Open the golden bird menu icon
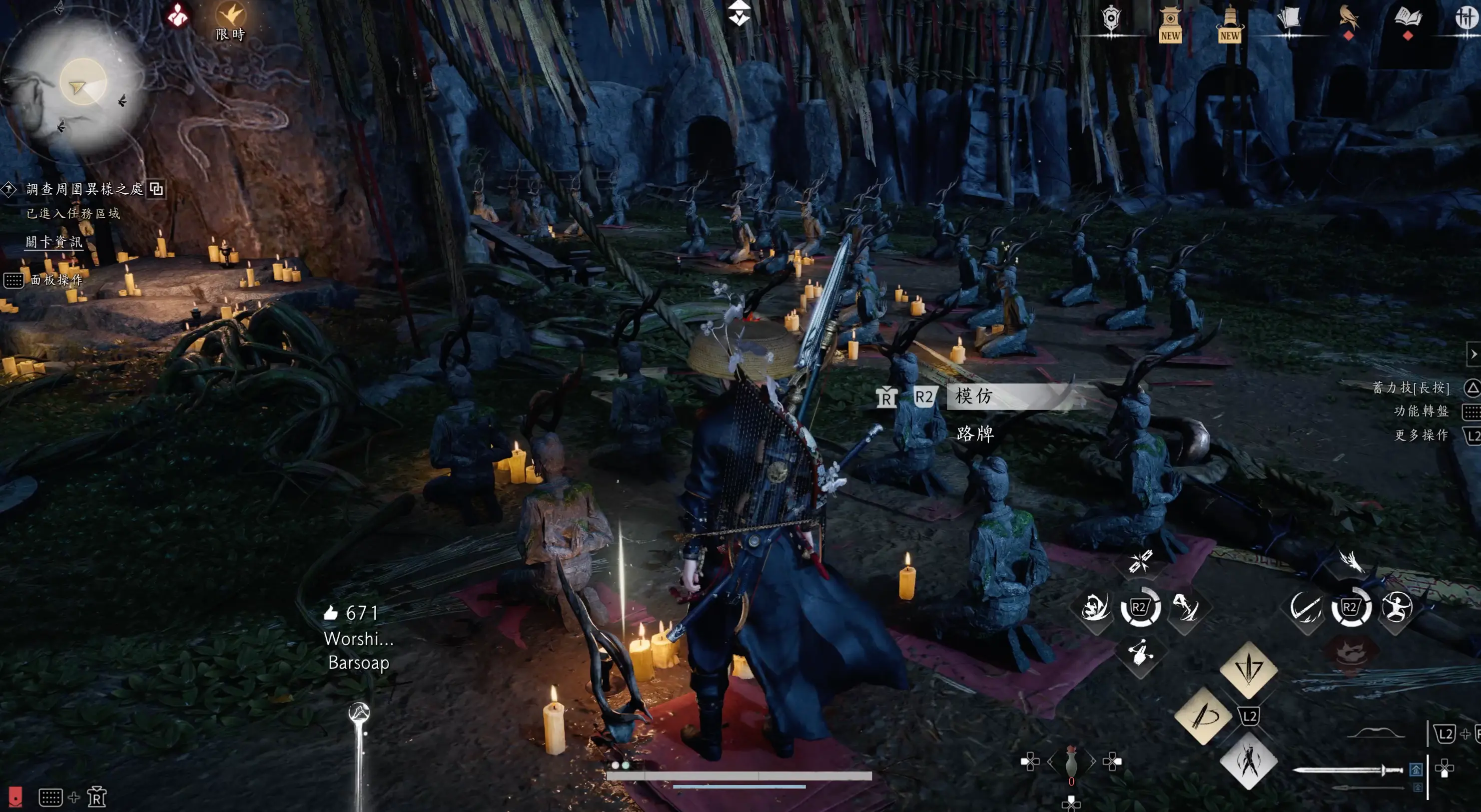The width and height of the screenshot is (1481, 812). (x=1348, y=19)
